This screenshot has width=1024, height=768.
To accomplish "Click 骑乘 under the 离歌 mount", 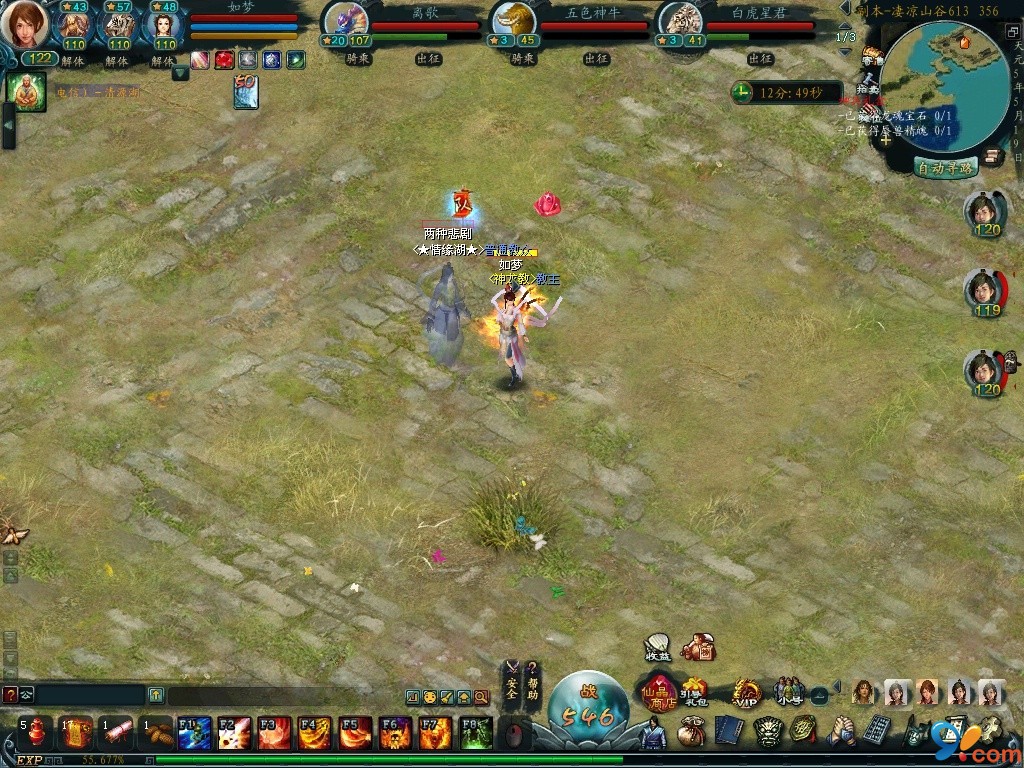I will tap(358, 59).
